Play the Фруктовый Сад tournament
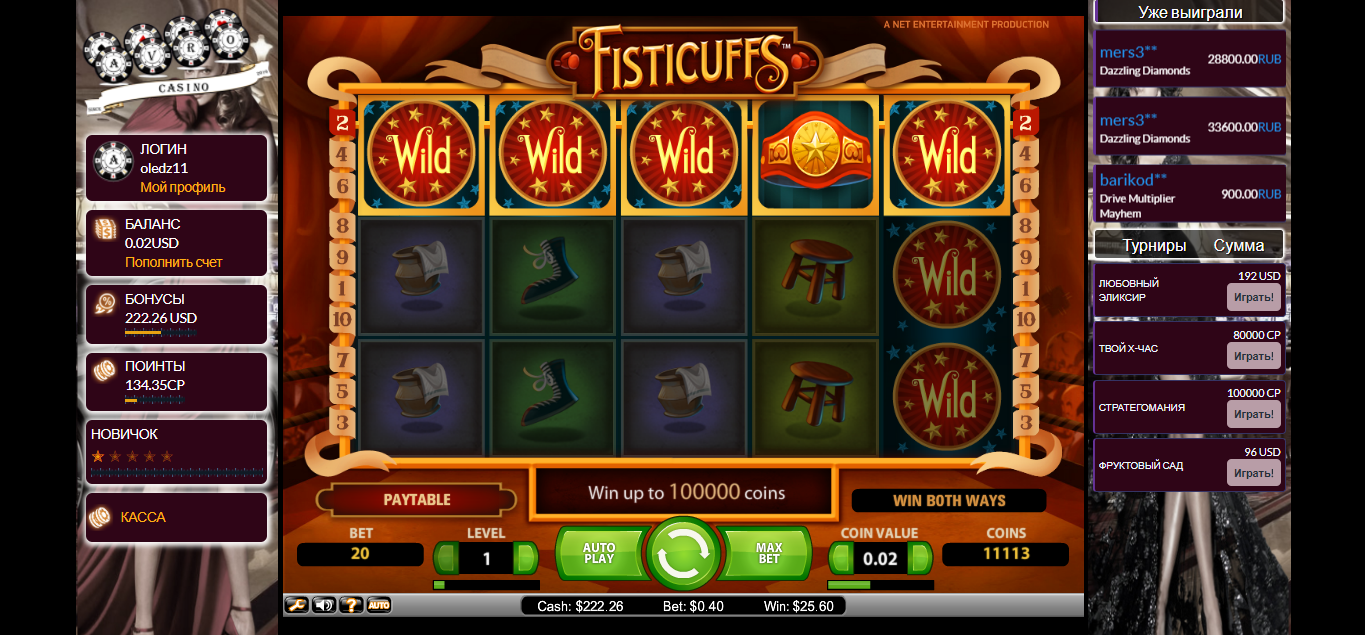This screenshot has height=635, width=1365. tap(1253, 472)
